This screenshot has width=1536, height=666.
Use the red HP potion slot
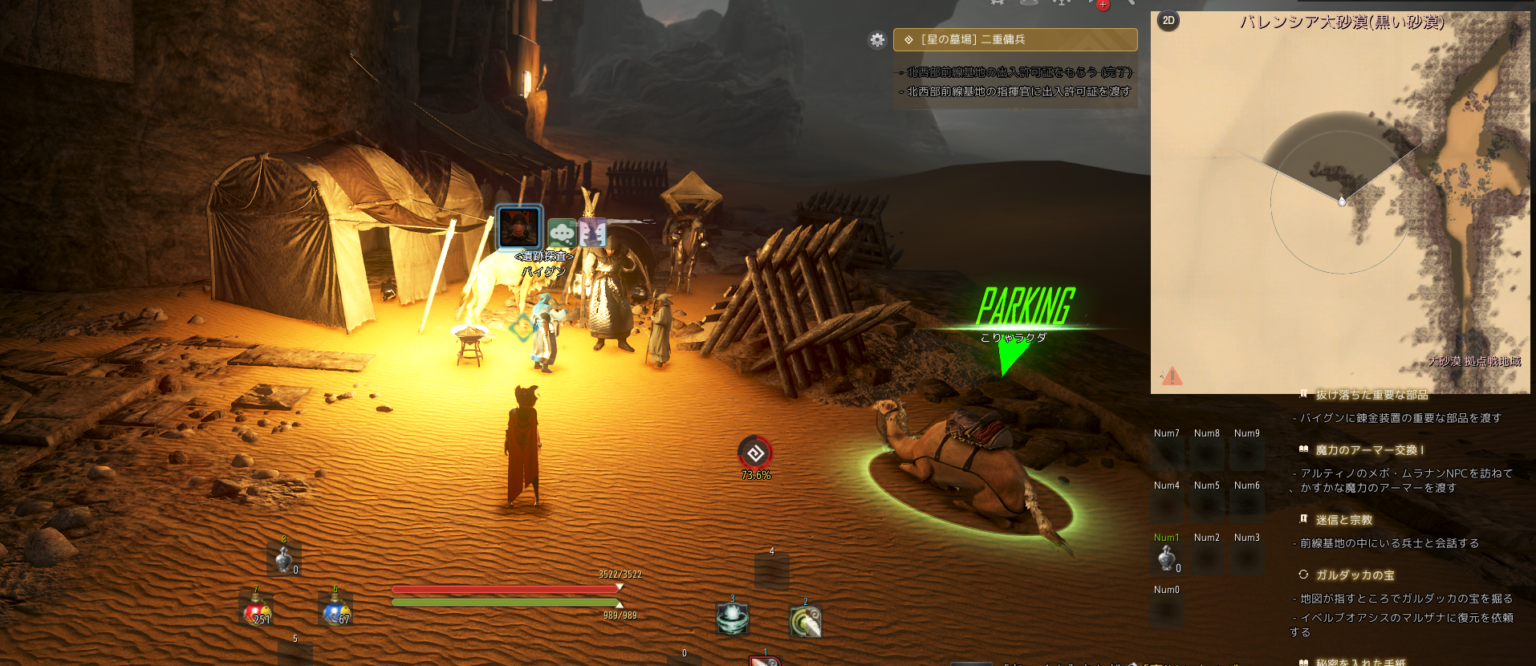tap(256, 609)
